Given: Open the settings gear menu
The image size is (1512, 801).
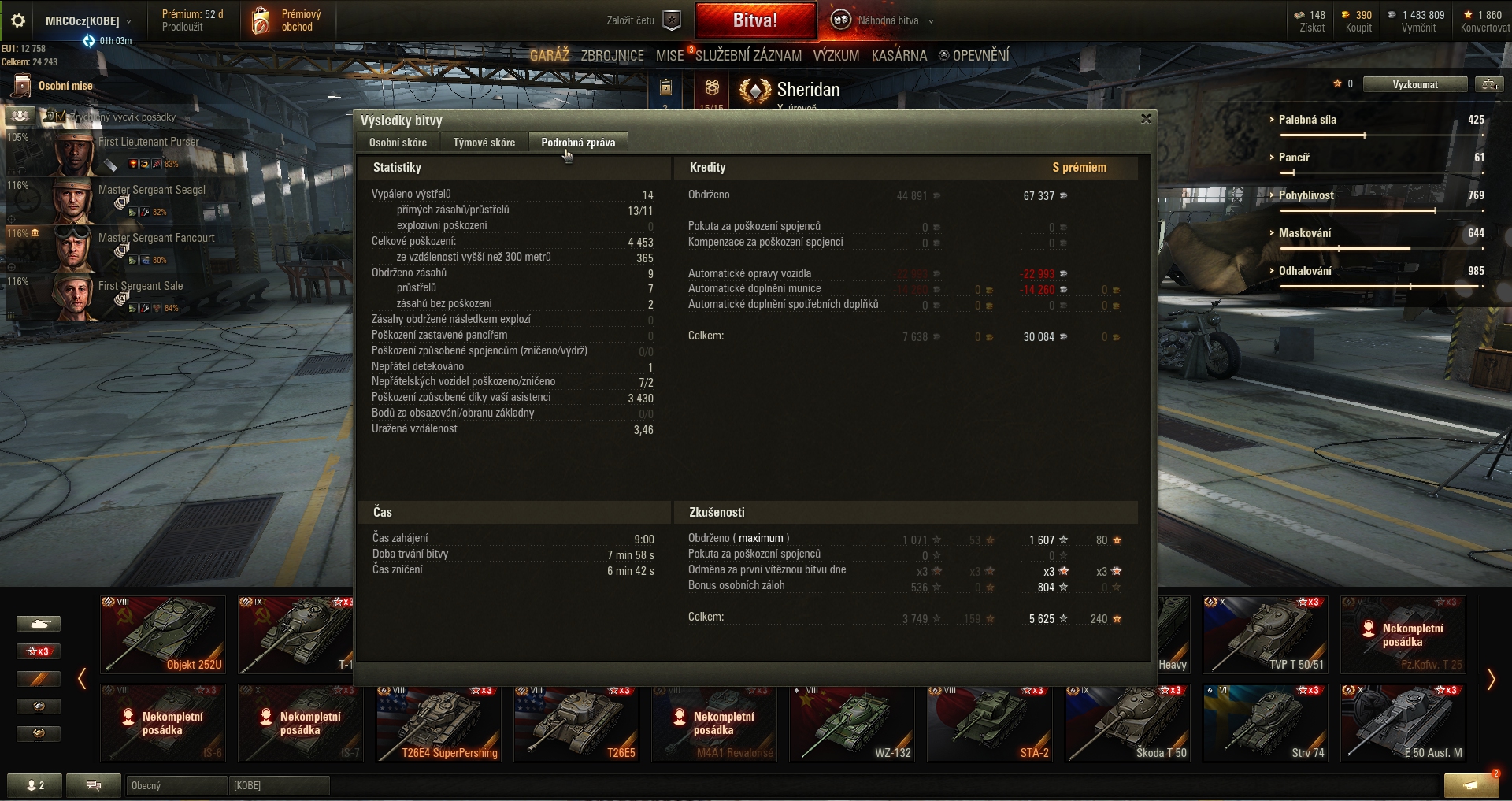Looking at the screenshot, I should pos(18,21).
